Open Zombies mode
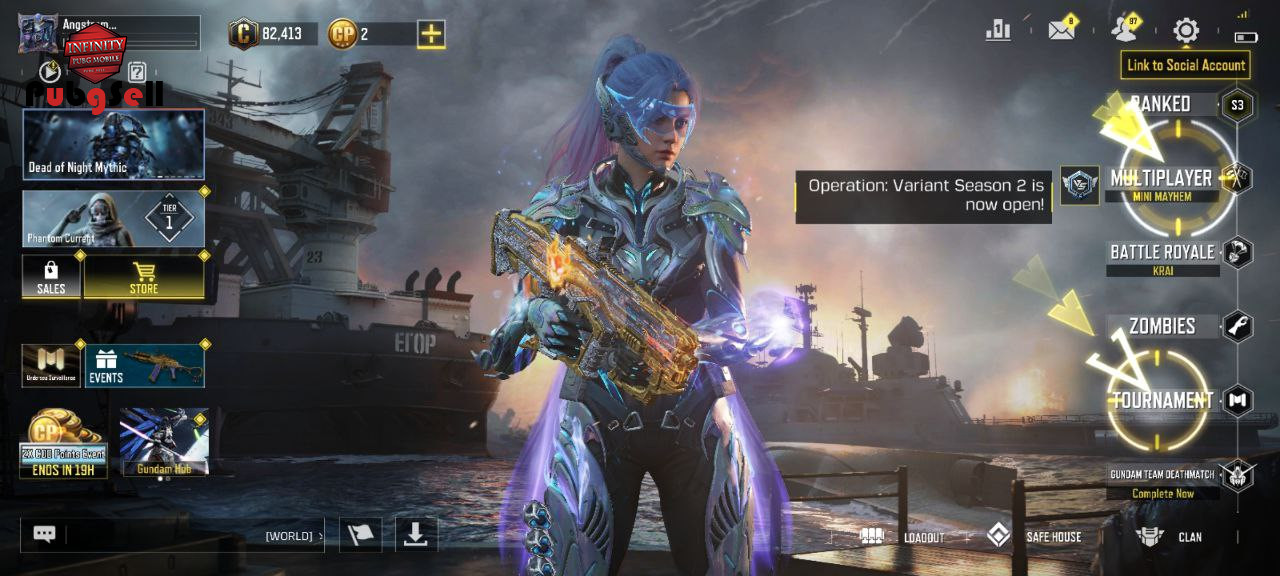Viewport: 1280px width, 576px height. [x=1162, y=326]
